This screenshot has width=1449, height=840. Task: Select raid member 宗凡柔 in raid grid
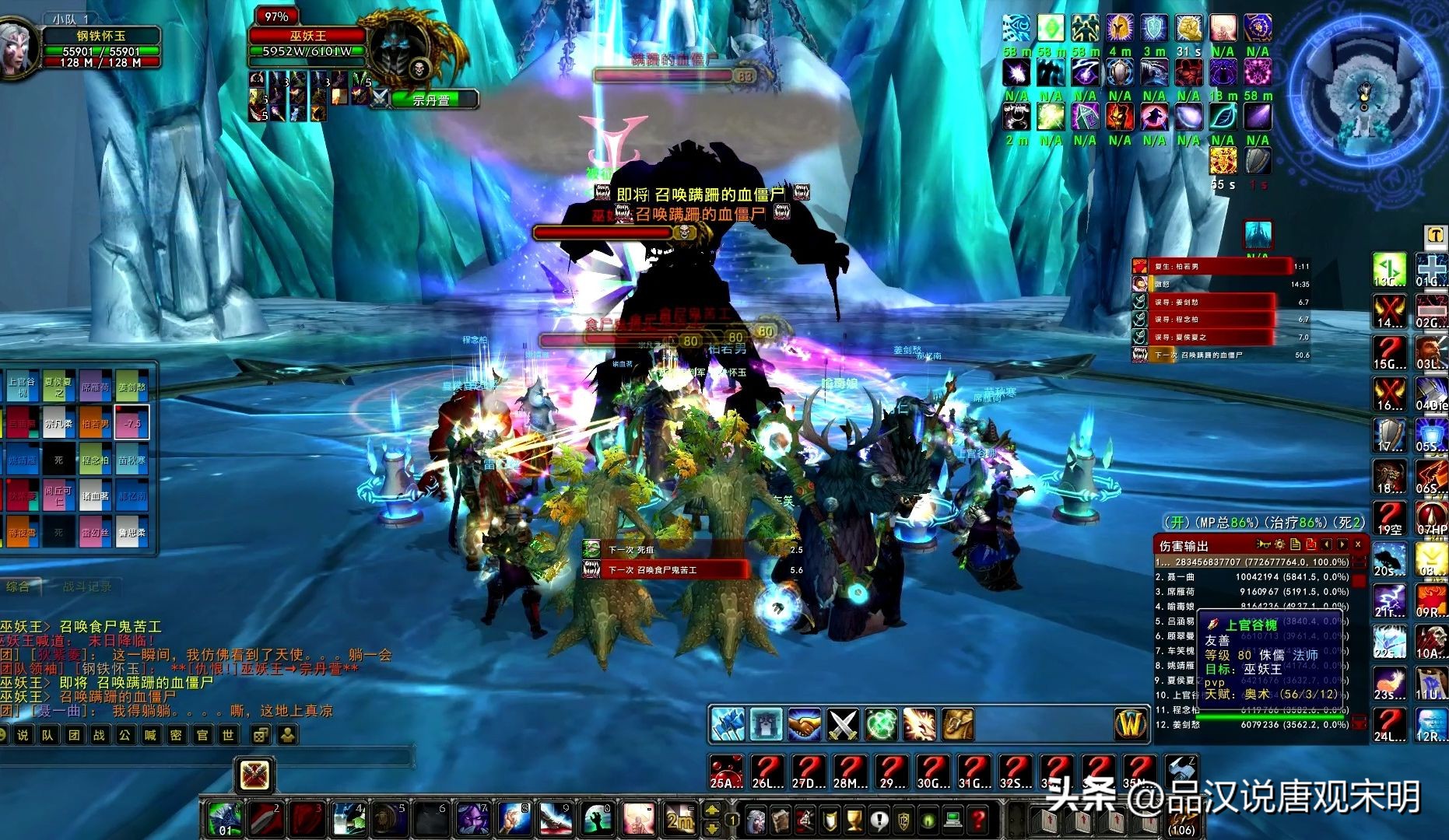(58, 424)
